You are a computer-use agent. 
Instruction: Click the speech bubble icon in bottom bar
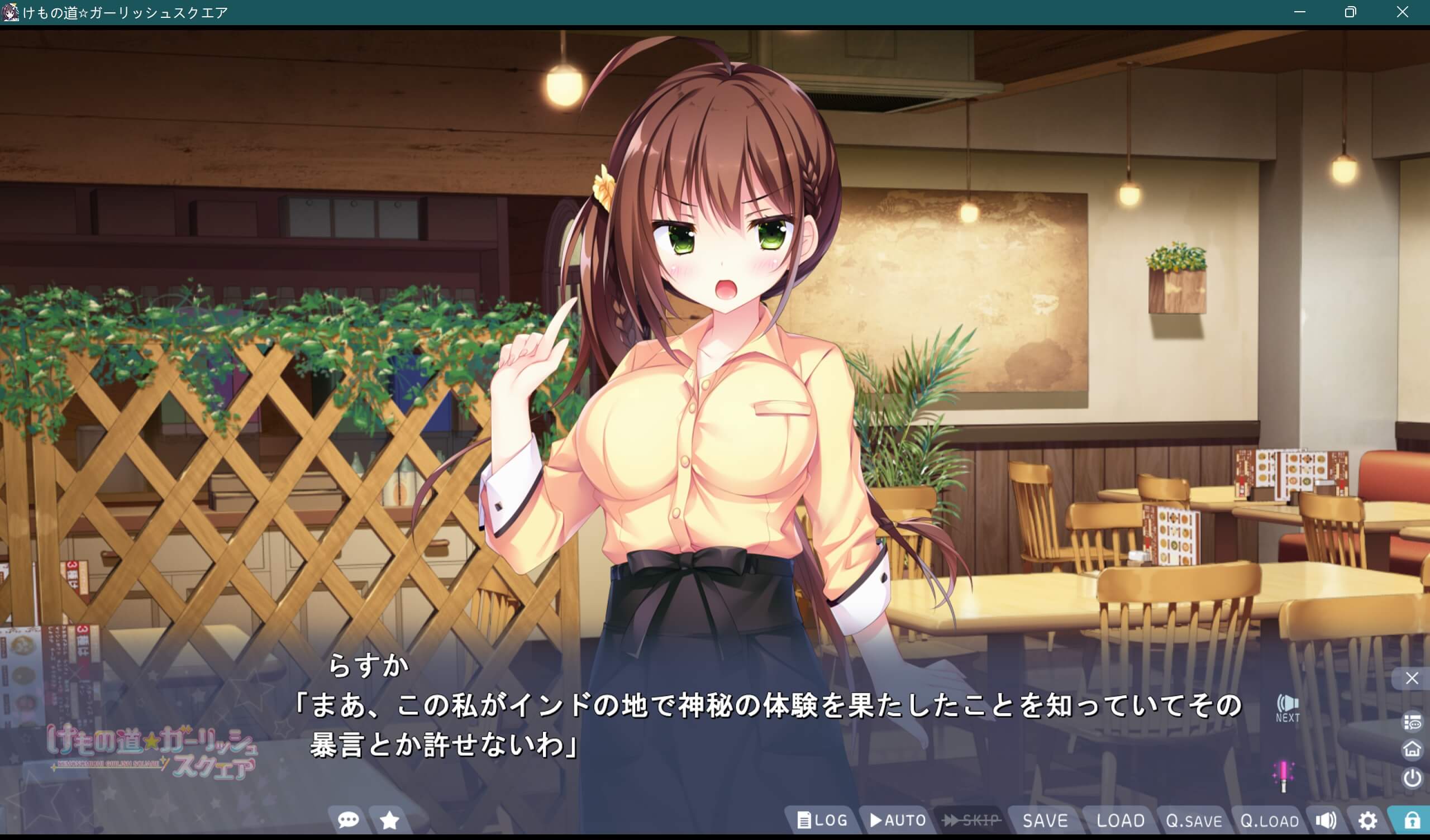pos(348,820)
